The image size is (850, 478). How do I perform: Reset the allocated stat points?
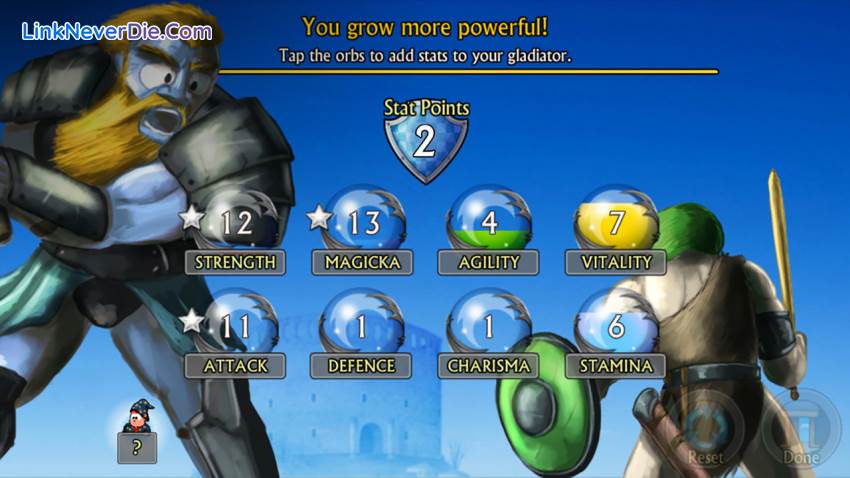[x=706, y=430]
